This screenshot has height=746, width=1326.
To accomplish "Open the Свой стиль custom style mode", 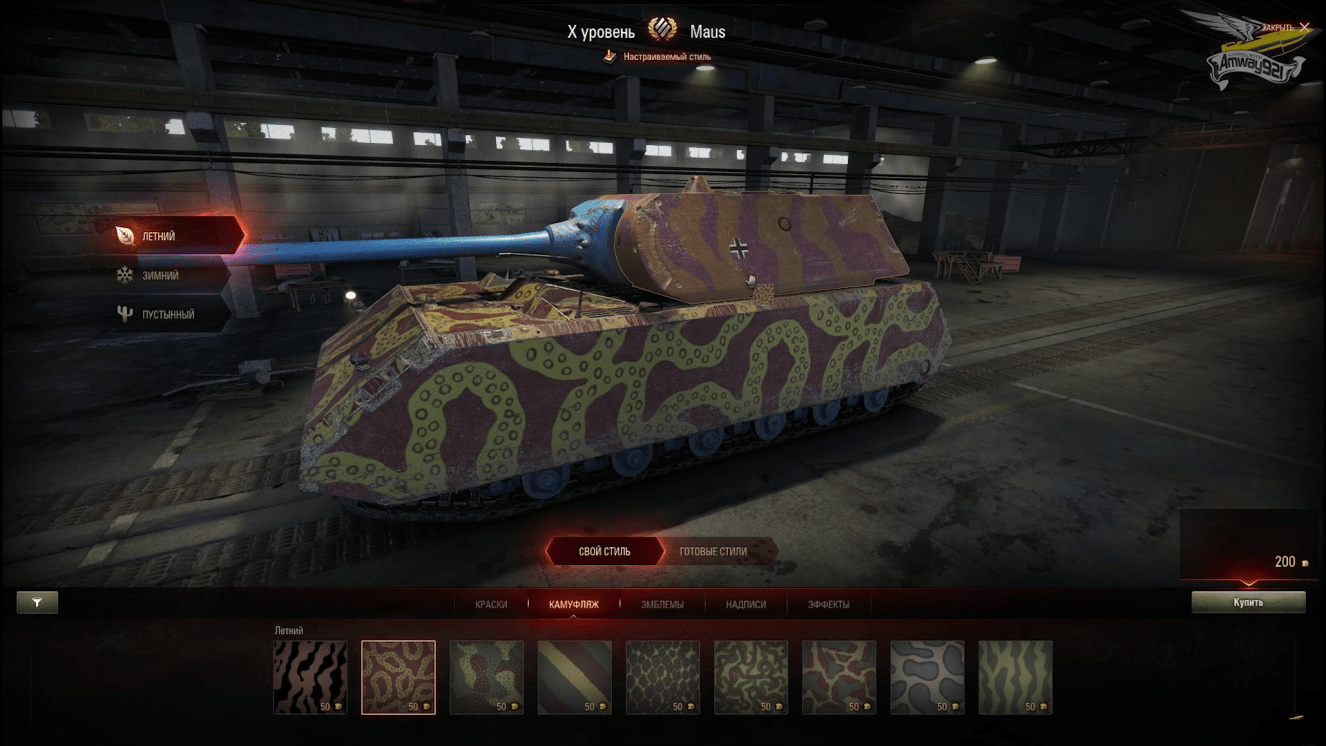I will coord(604,551).
